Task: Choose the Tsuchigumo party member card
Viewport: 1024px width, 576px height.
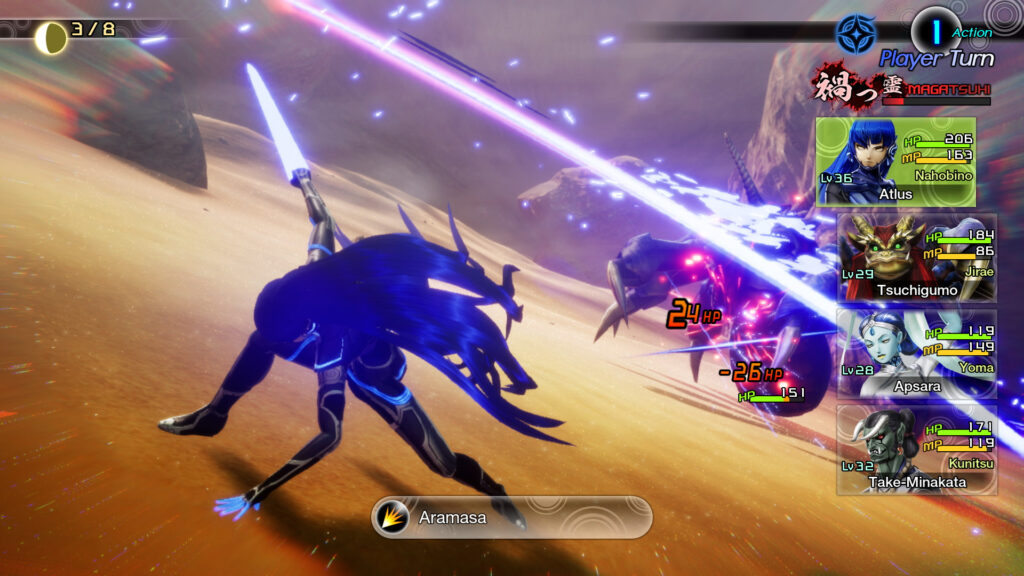Action: coord(916,258)
